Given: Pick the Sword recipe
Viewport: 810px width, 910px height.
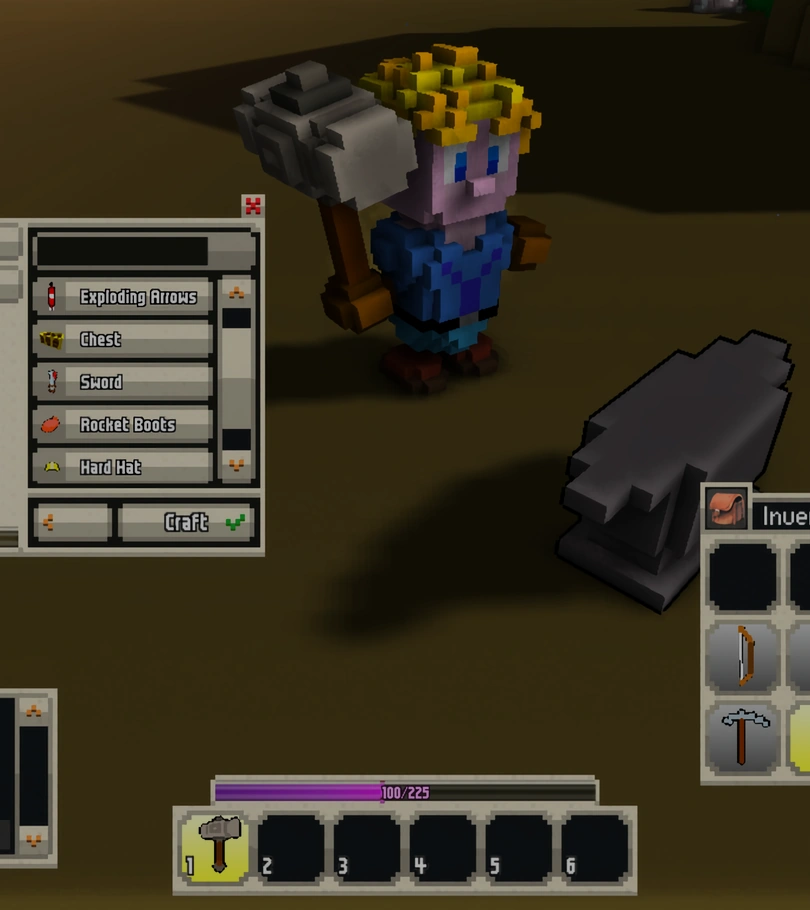Looking at the screenshot, I should coord(122,382).
